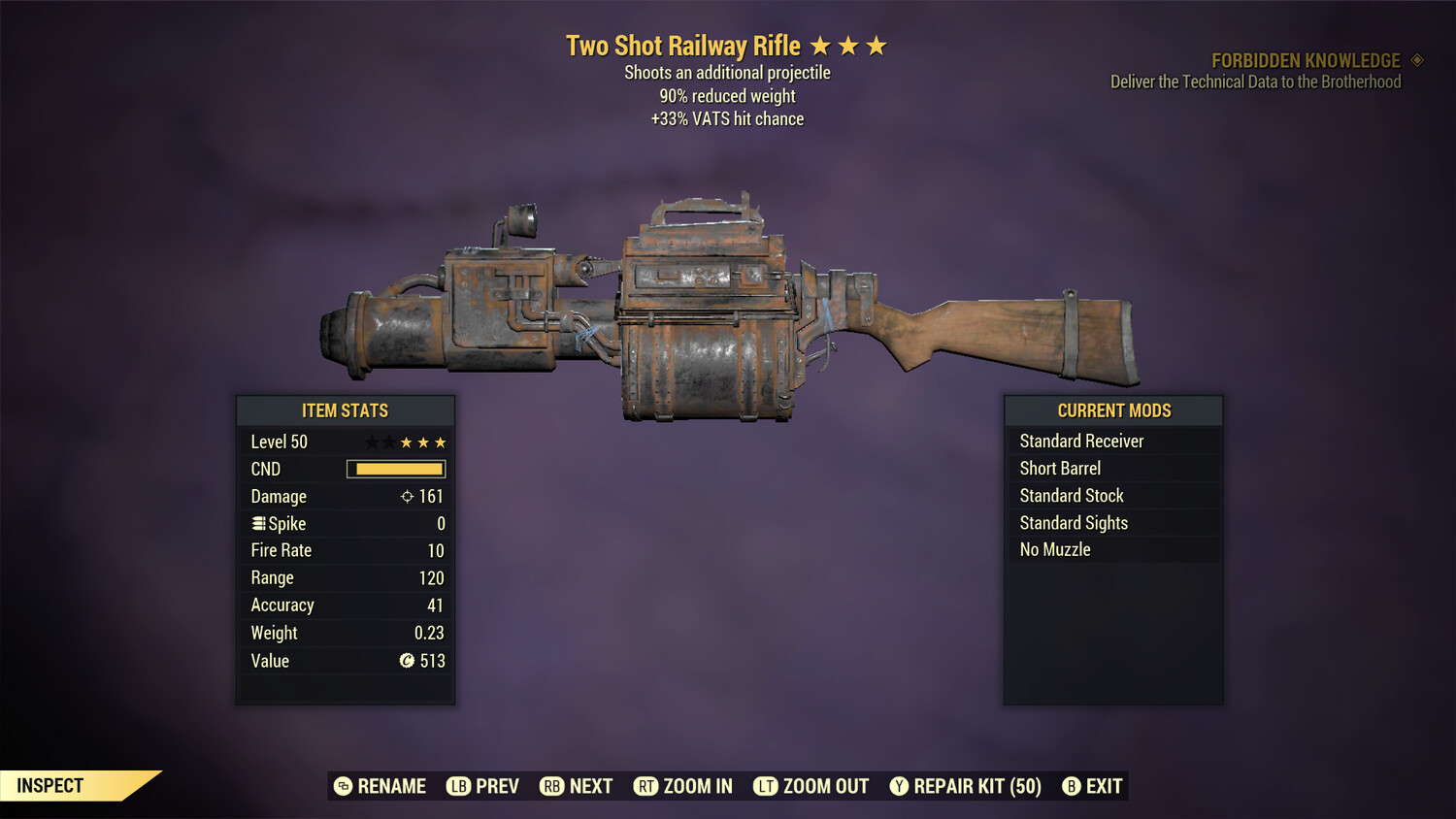Click the Deliver the Technical Data quest text
1456x819 pixels.
click(1256, 82)
